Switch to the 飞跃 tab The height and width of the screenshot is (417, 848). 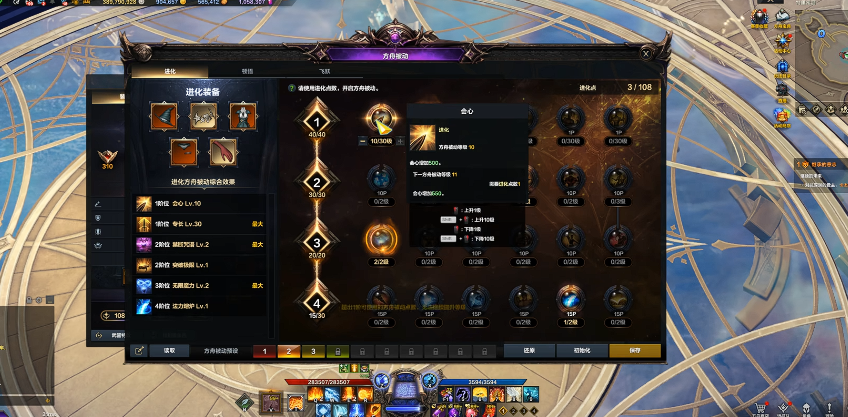click(324, 72)
